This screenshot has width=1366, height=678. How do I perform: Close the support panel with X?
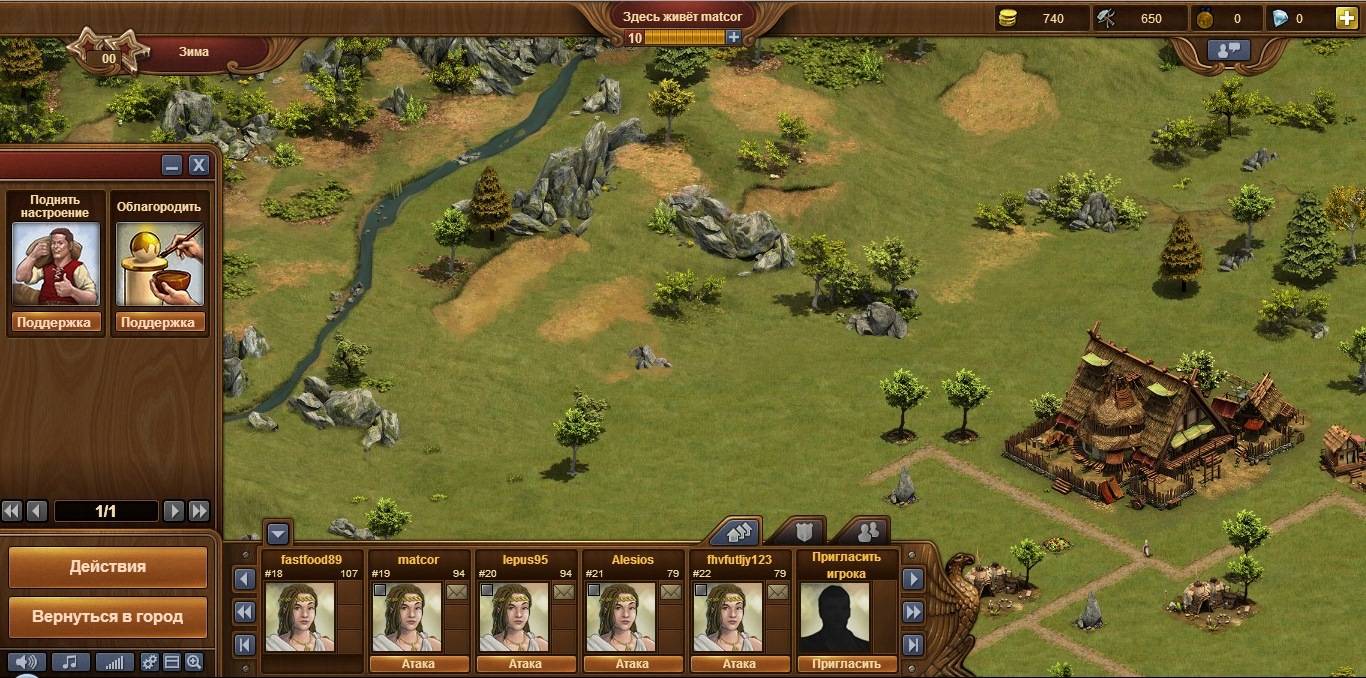(199, 166)
